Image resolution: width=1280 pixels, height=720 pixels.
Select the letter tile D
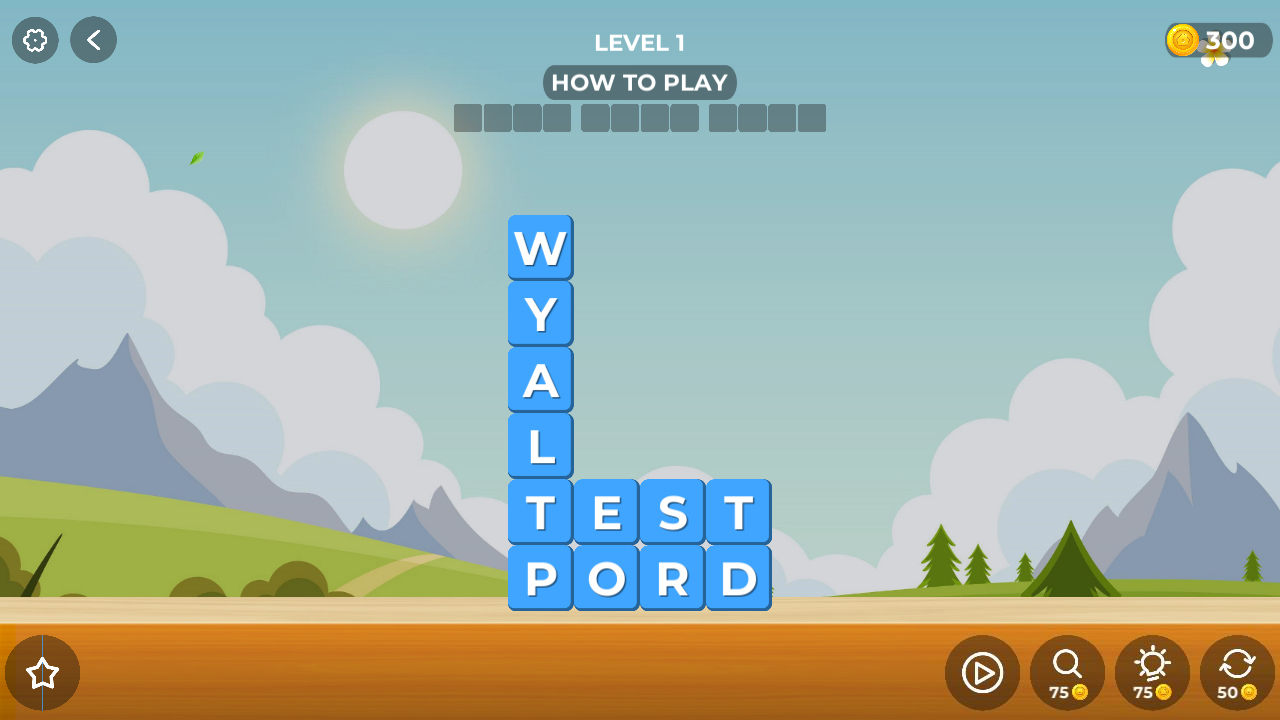click(x=738, y=577)
